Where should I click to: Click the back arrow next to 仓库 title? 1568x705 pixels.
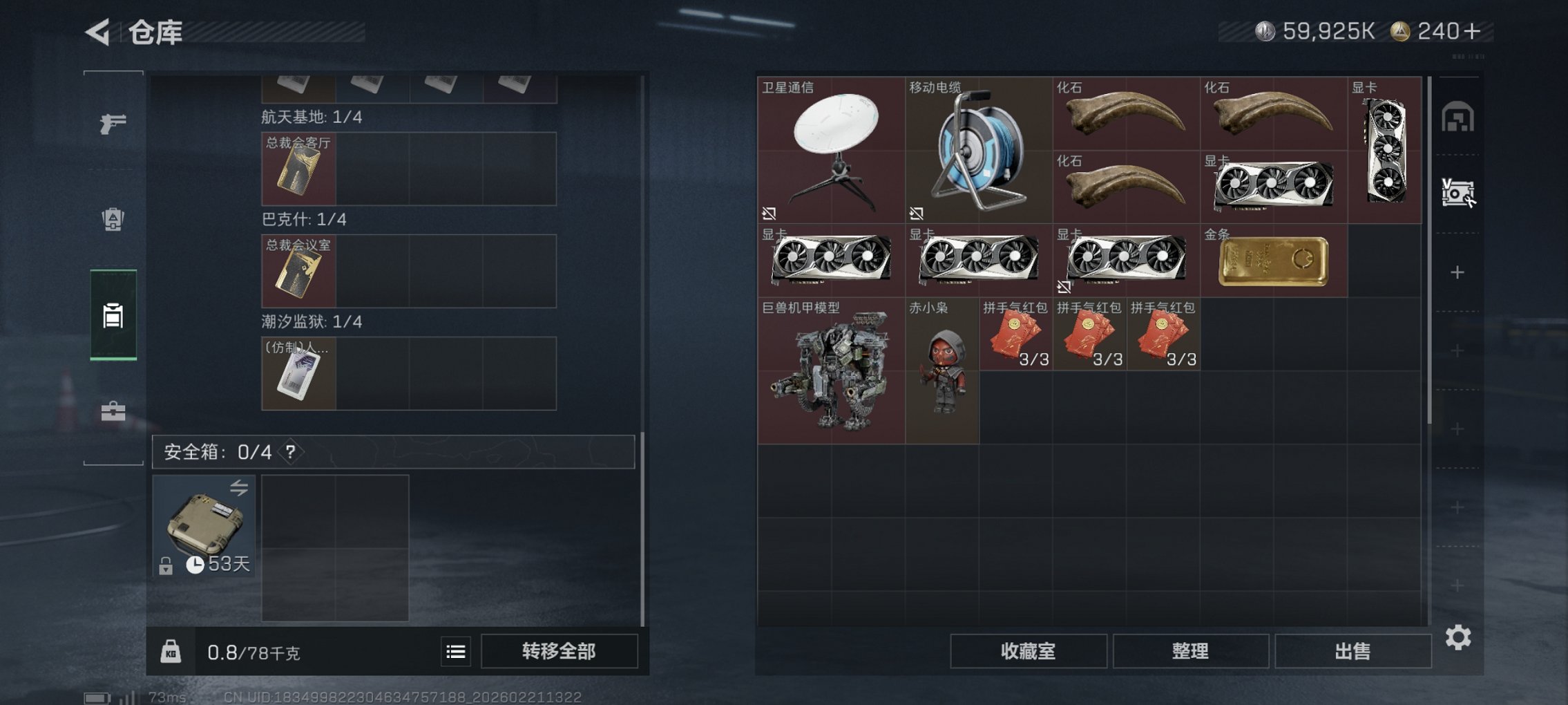pyautogui.click(x=97, y=30)
